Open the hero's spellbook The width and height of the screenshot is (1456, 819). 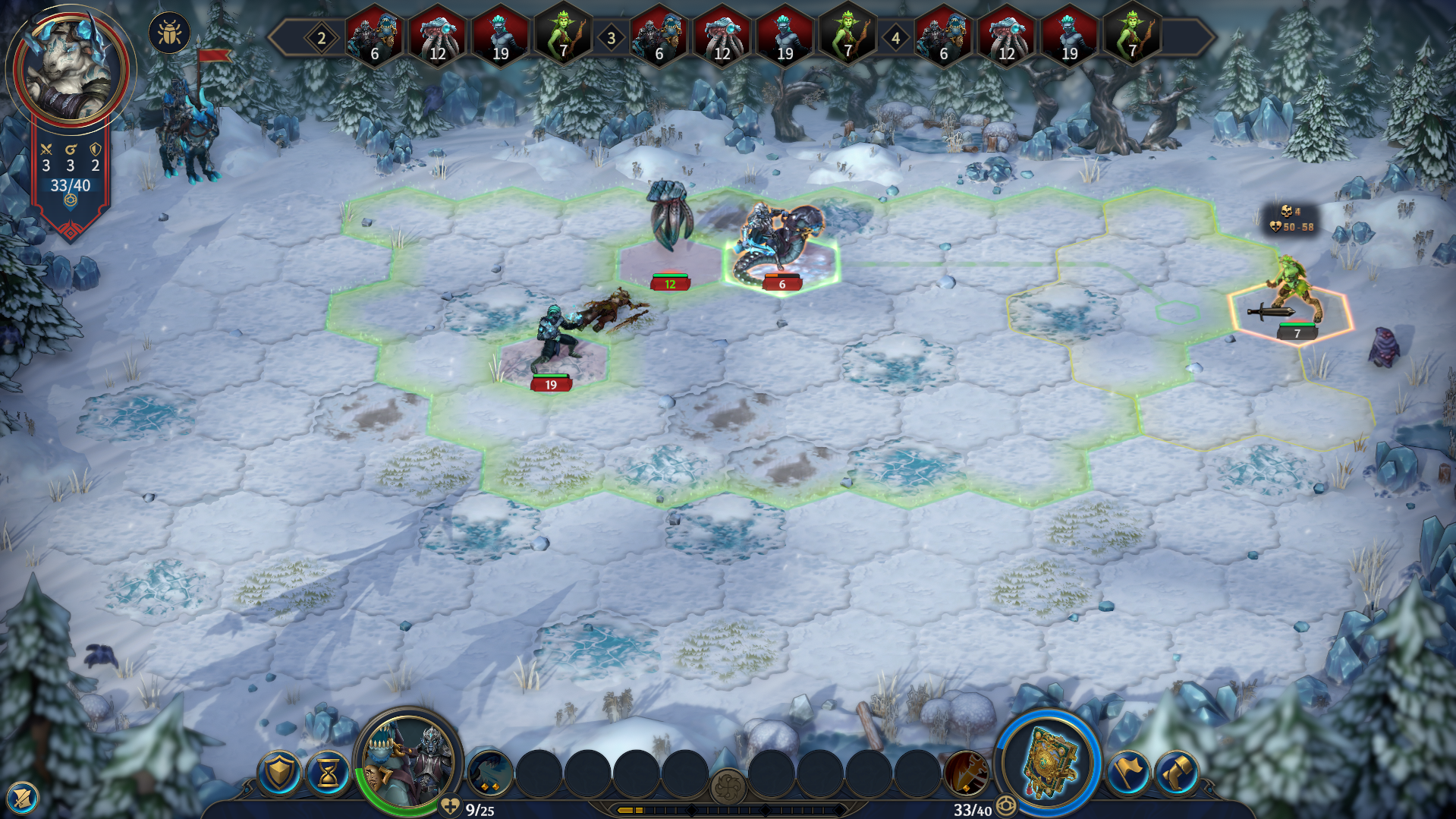point(1049,764)
